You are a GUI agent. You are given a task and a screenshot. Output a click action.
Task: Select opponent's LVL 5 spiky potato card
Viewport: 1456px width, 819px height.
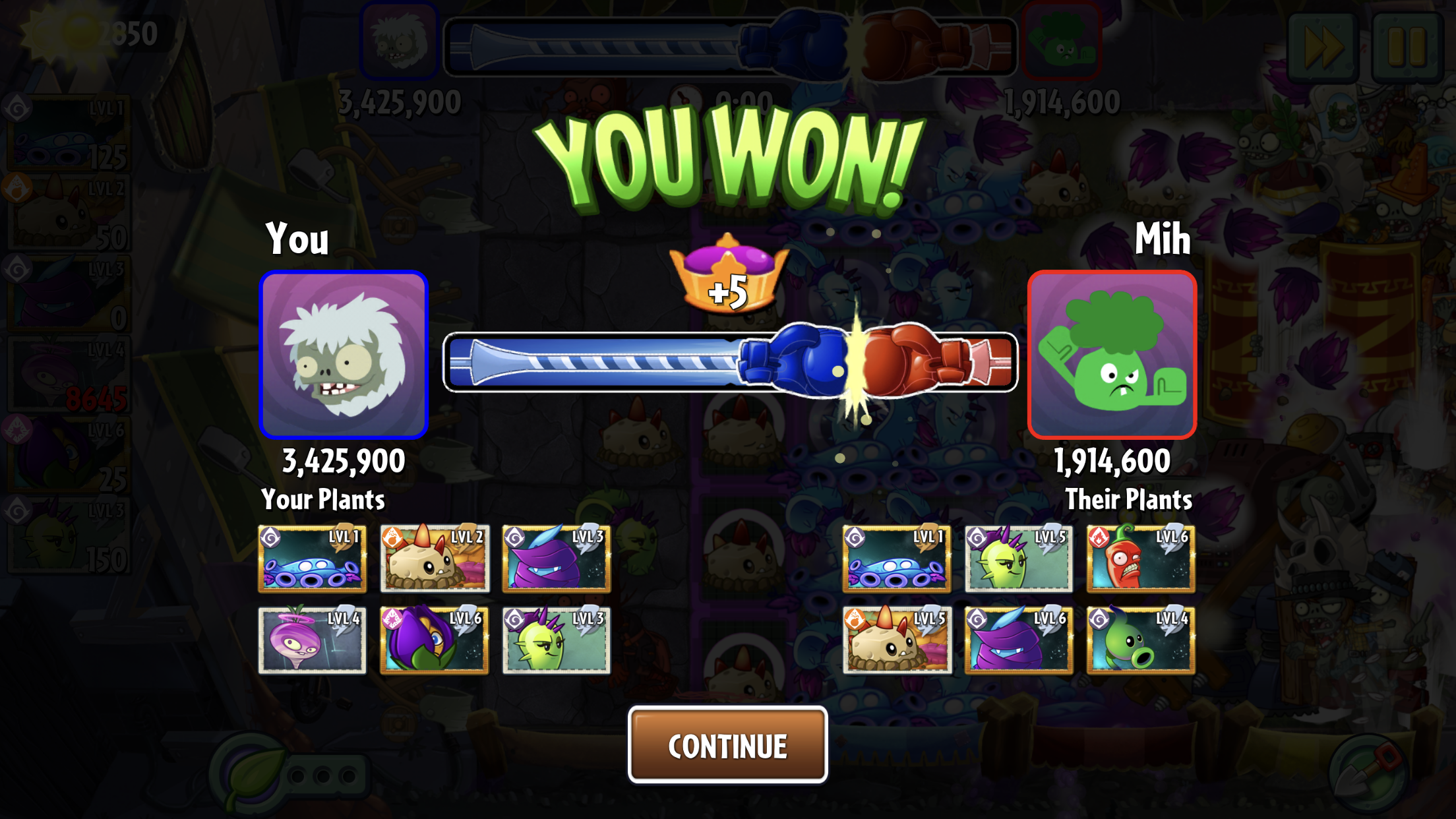click(897, 640)
